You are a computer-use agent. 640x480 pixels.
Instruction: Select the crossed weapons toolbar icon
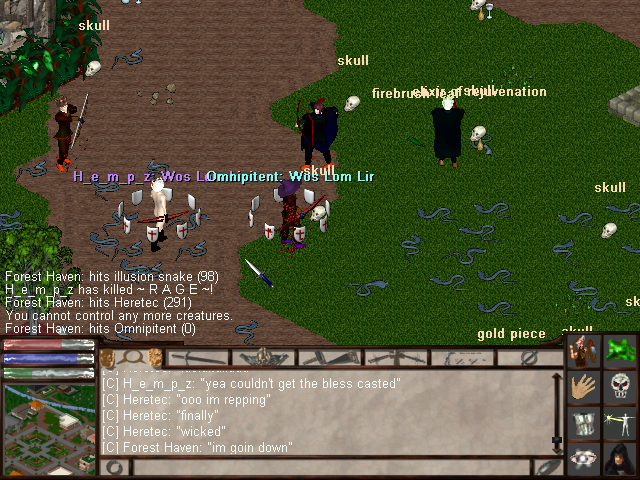coord(393,357)
